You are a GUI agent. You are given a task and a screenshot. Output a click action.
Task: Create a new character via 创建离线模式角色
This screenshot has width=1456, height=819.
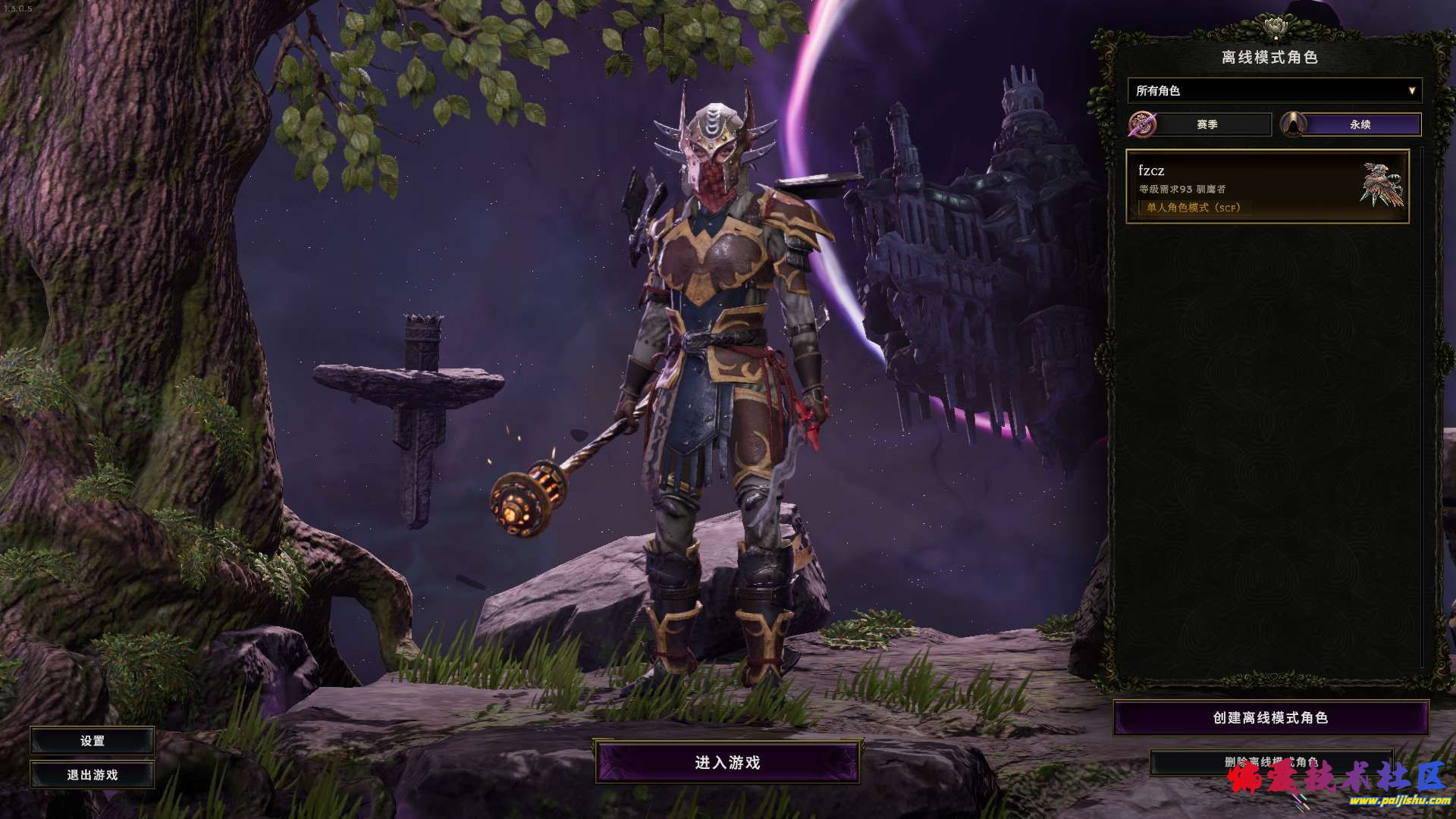pyautogui.click(x=1270, y=717)
